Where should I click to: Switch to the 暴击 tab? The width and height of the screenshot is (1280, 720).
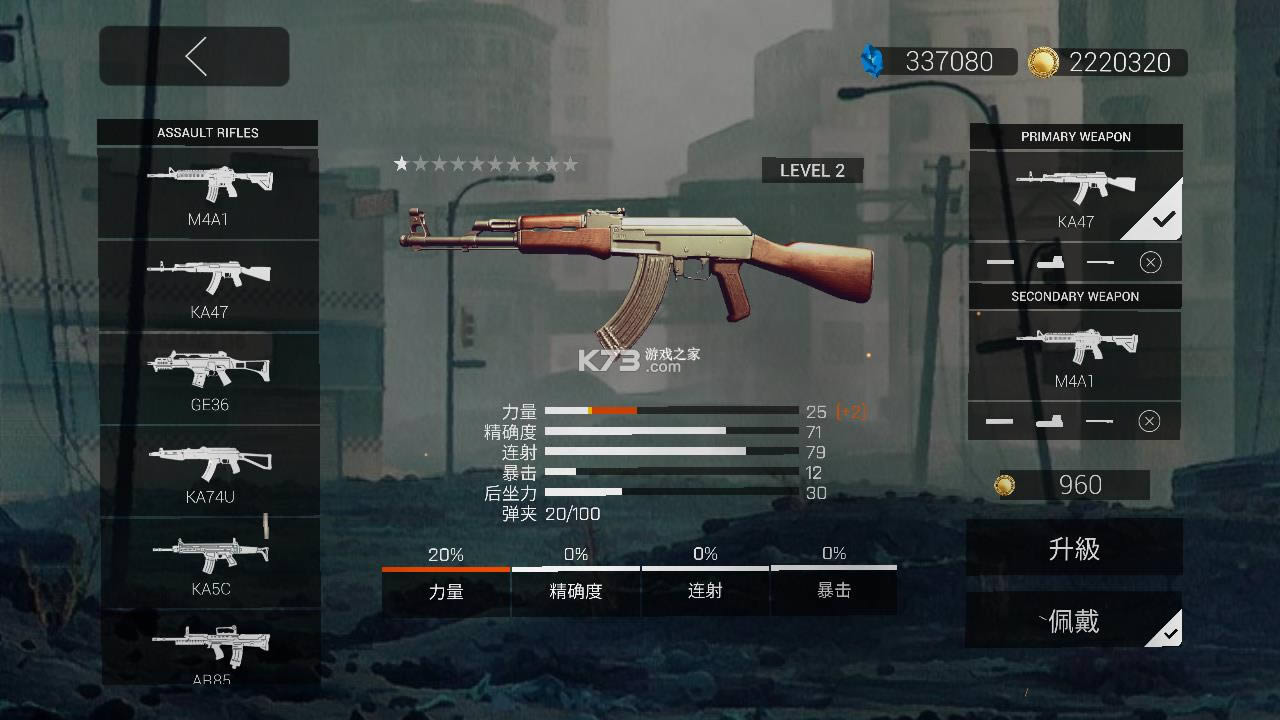(835, 591)
